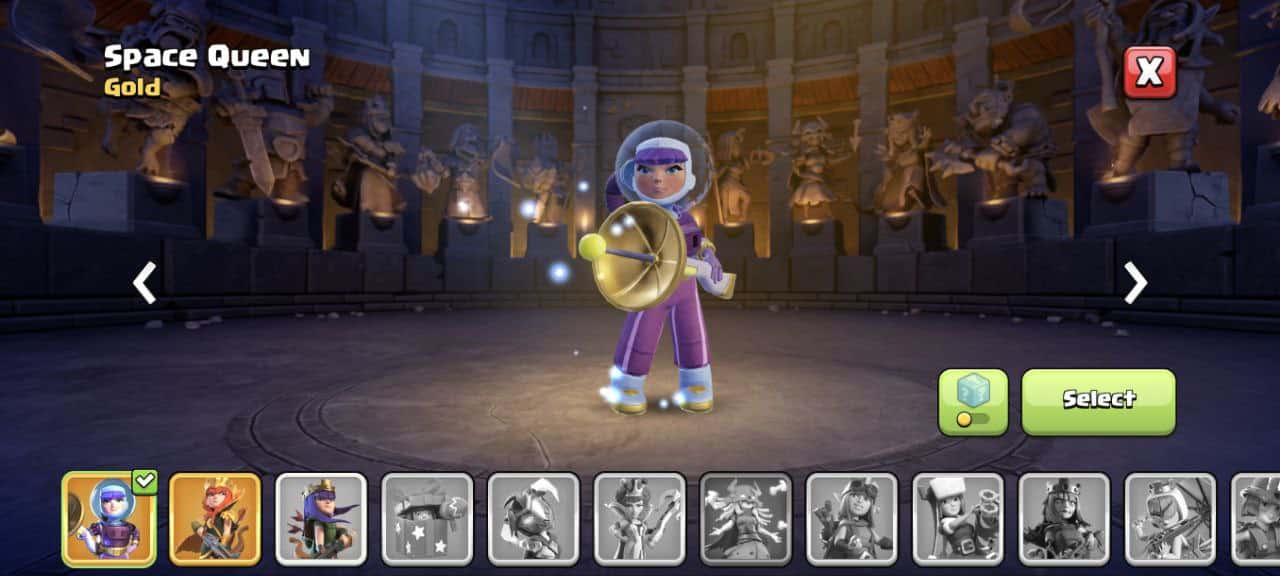1280x576 pixels.
Task: Pick the Space Queen skin thumbnail with checkmark
Action: [x=109, y=519]
